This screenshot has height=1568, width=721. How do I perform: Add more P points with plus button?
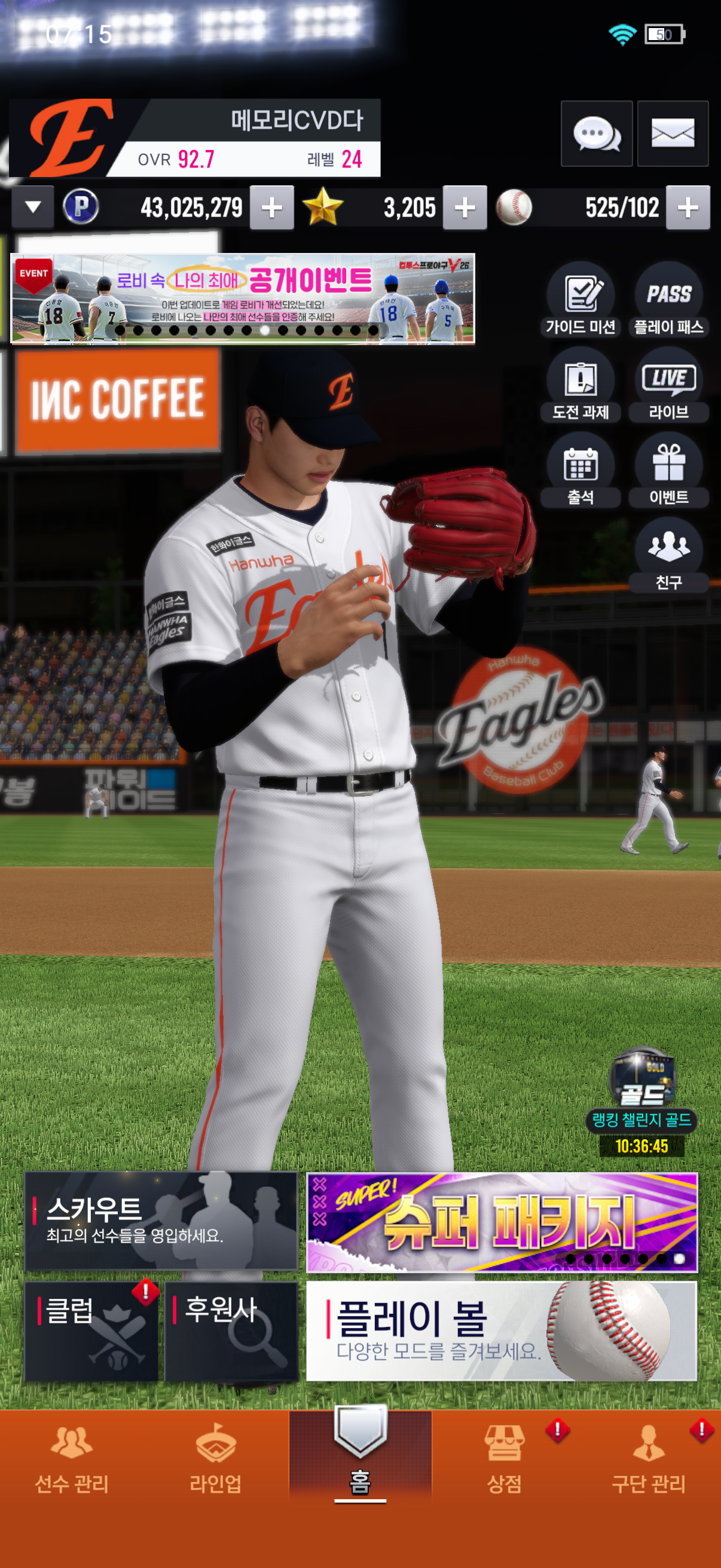click(271, 208)
